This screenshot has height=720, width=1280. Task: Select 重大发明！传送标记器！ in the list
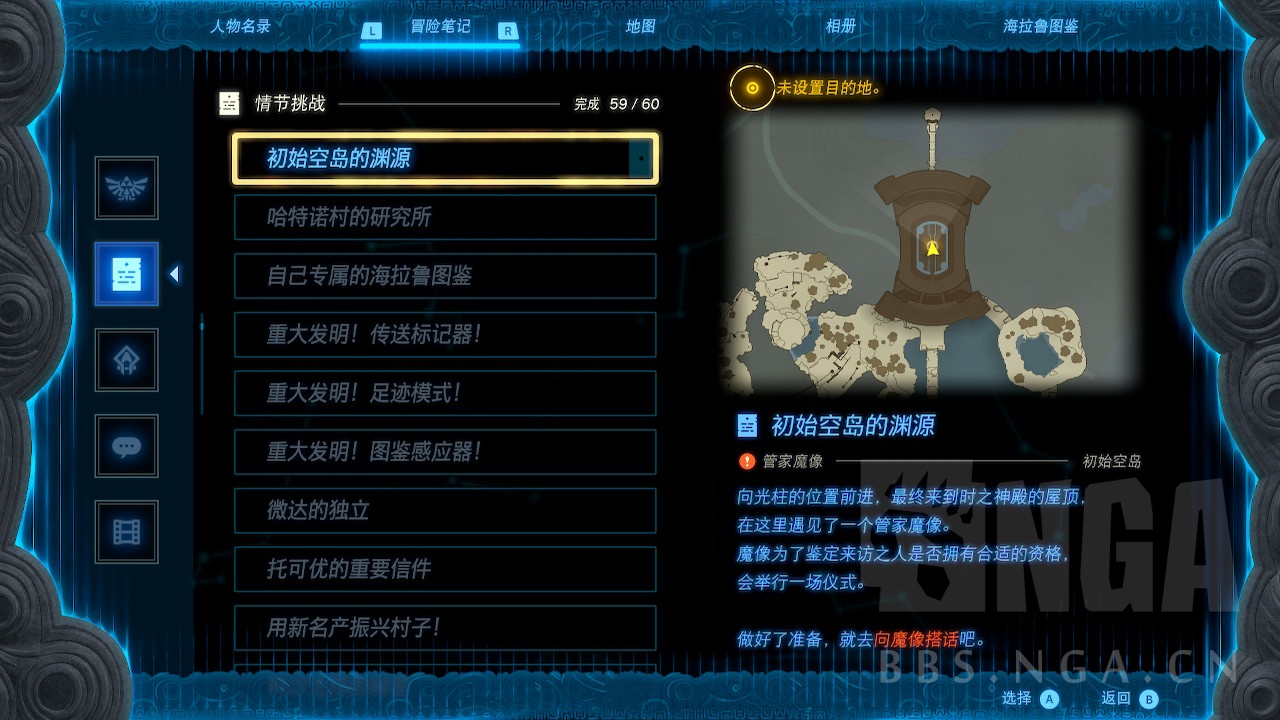445,334
